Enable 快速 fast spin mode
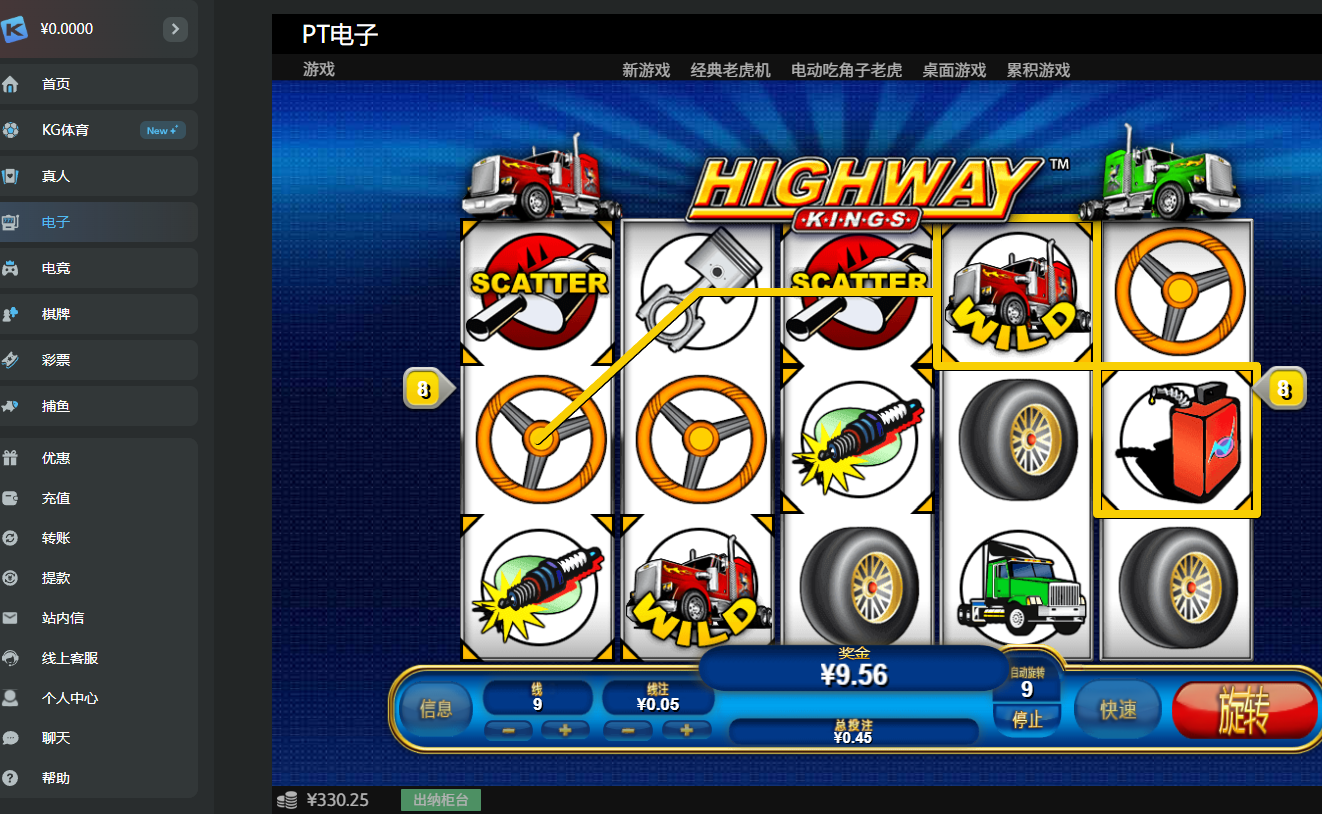Image resolution: width=1322 pixels, height=814 pixels. [x=1117, y=708]
